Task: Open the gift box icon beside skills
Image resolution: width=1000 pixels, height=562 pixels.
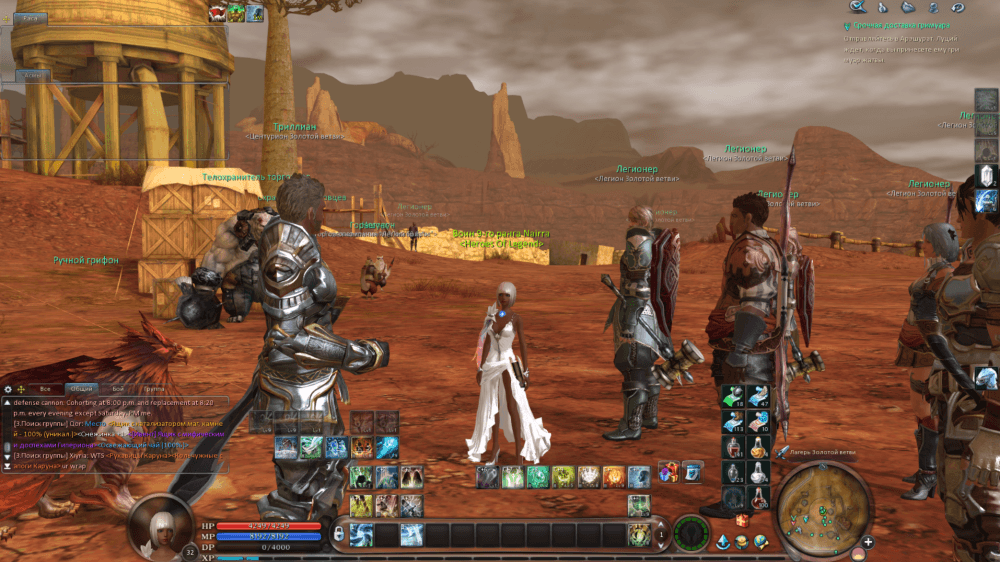Action: 667,474
